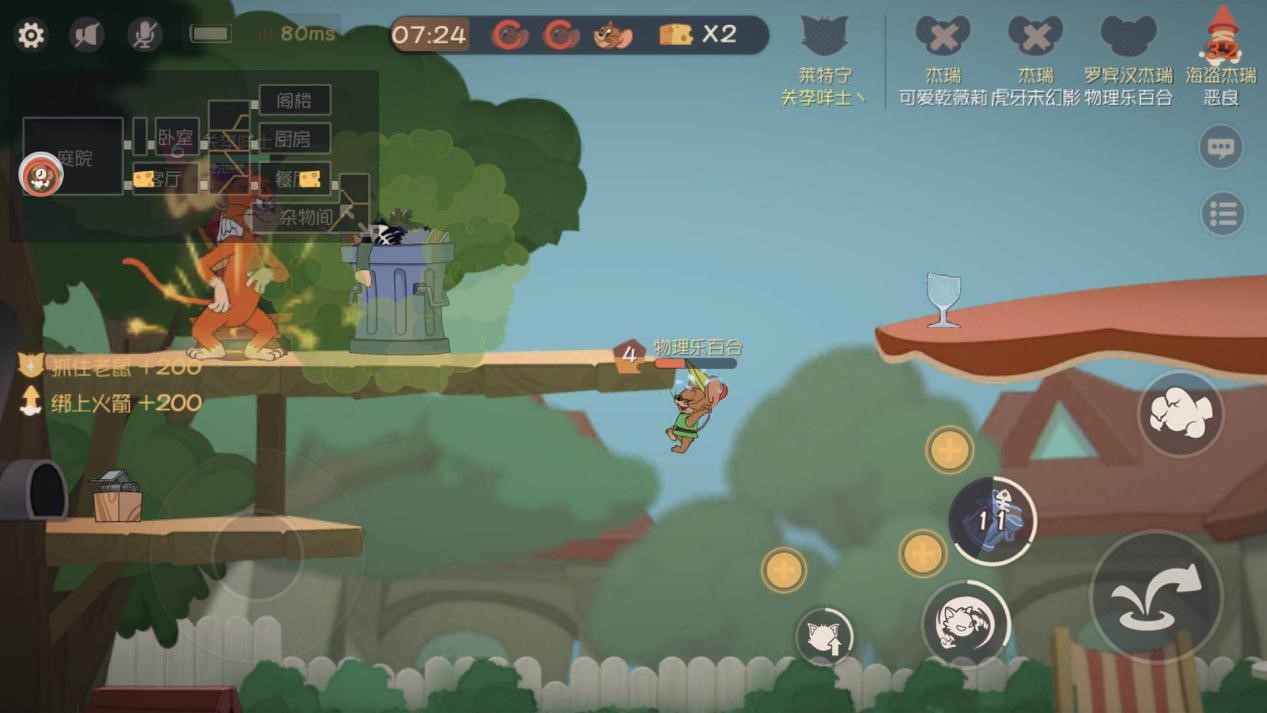This screenshot has width=1267, height=713.
Task: Open the list menu button
Action: [x=1223, y=214]
